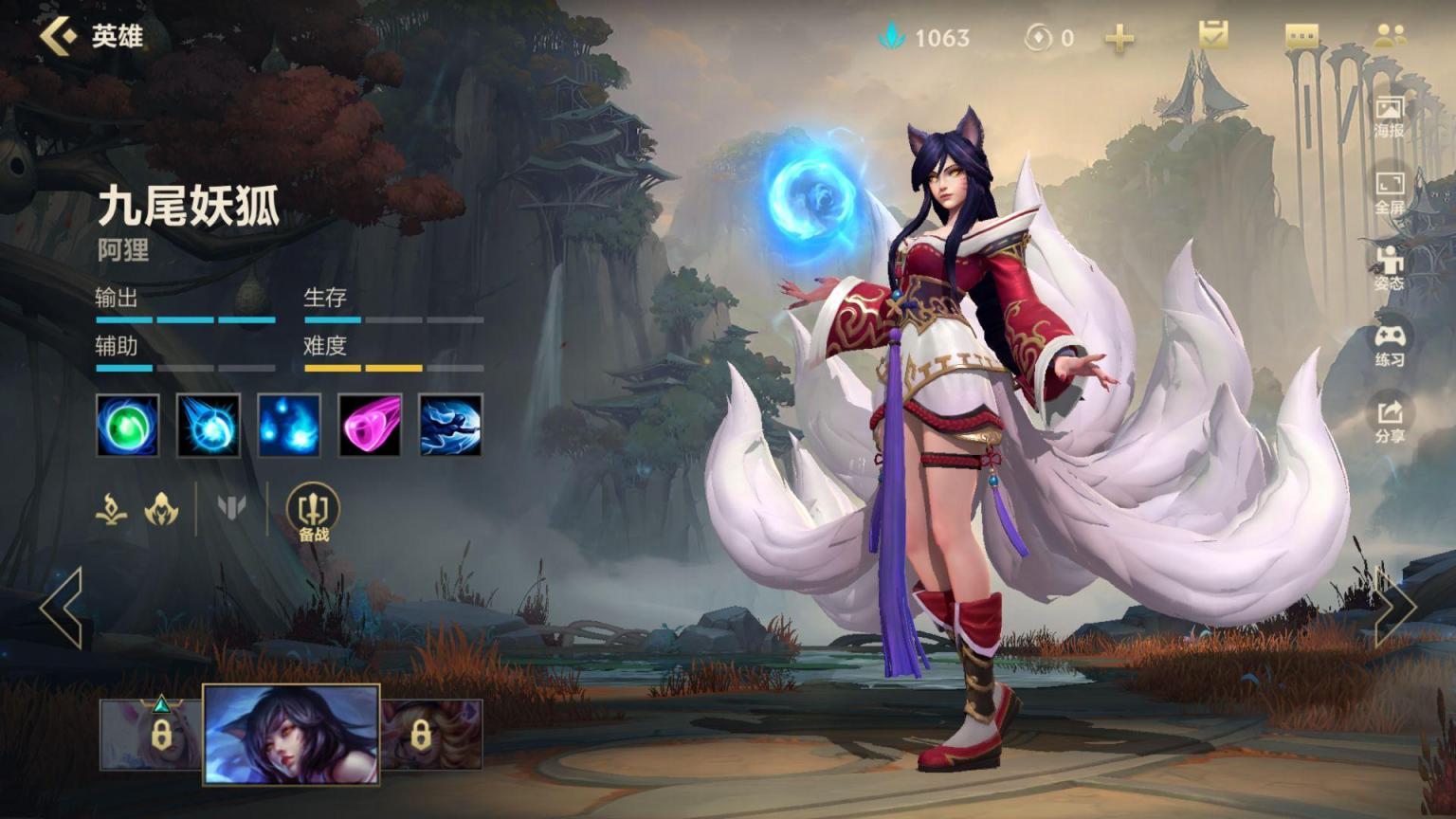Image resolution: width=1456 pixels, height=819 pixels.
Task: Open the friends list icon
Action: coord(1390,36)
